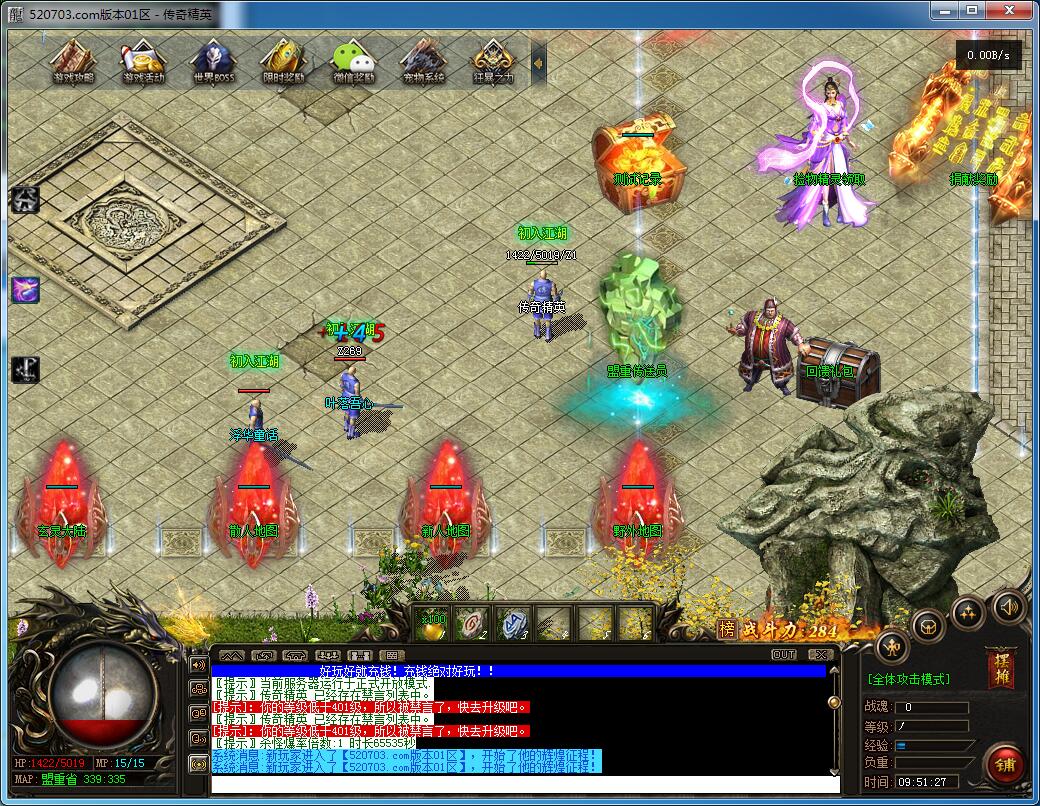The height and width of the screenshot is (806, 1040).
Task: Open the 微信奖励 WeChat rewards icon
Action: click(353, 61)
